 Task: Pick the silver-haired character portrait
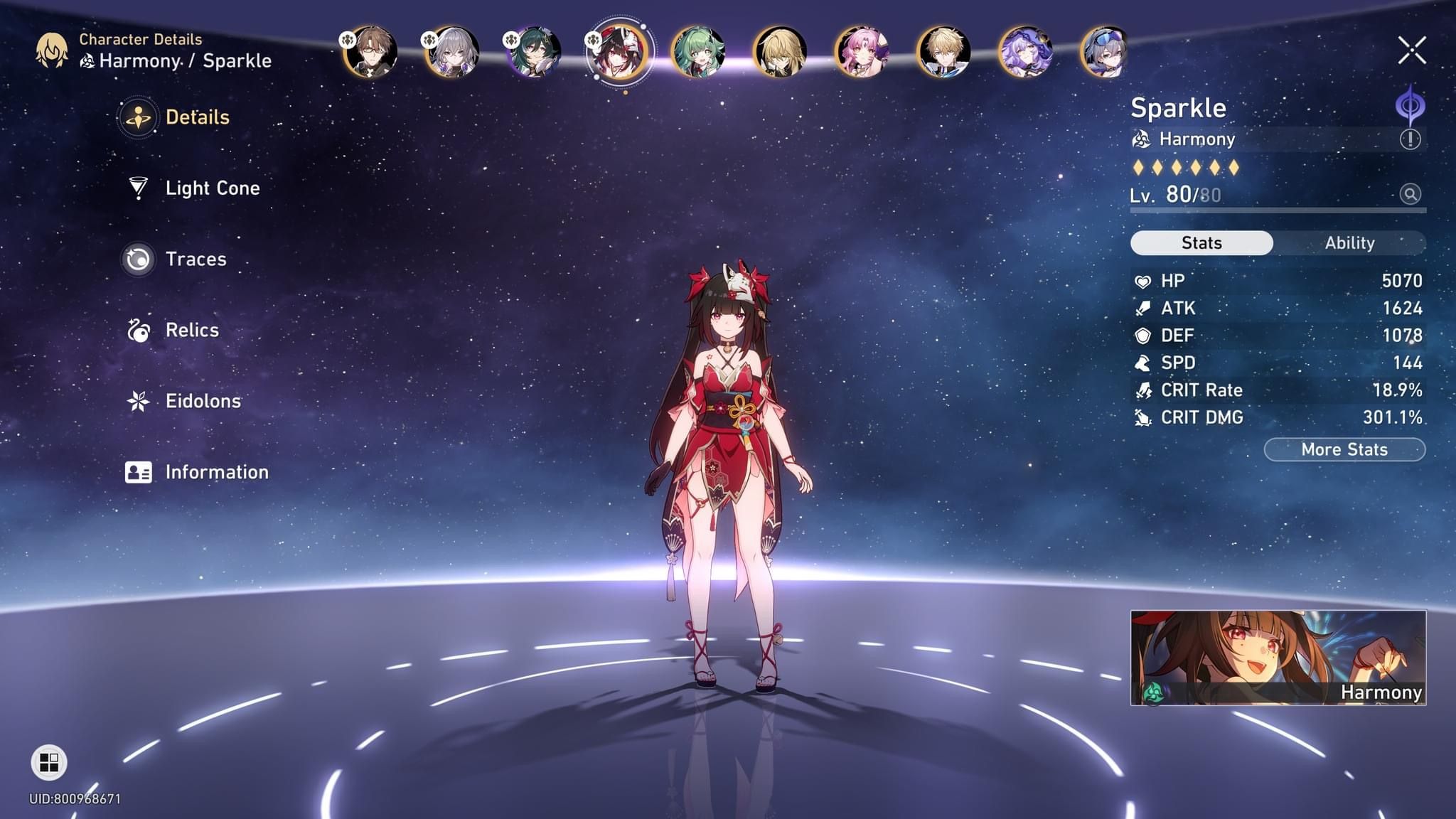click(452, 52)
